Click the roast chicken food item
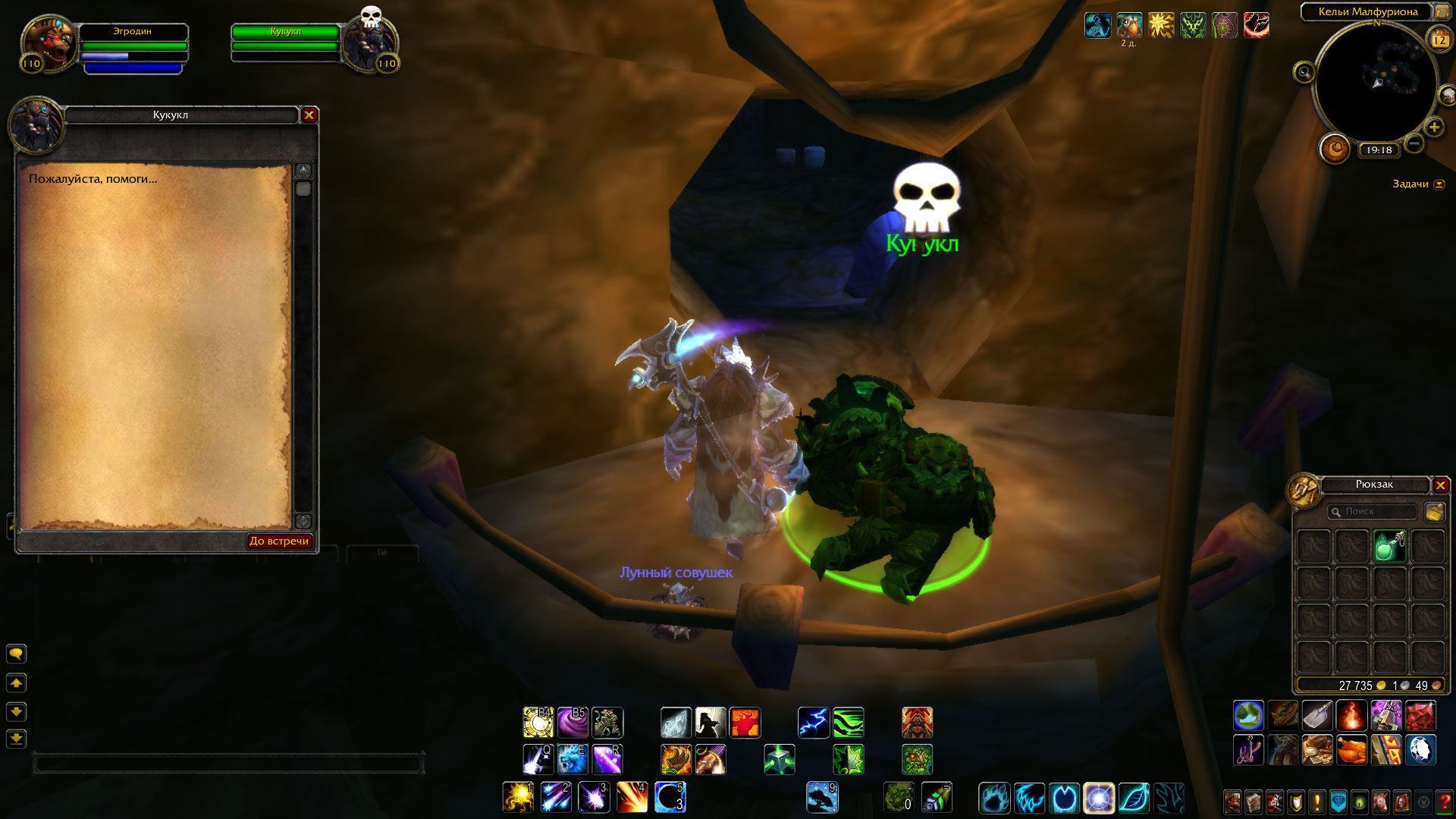The image size is (1456, 819). click(1352, 750)
